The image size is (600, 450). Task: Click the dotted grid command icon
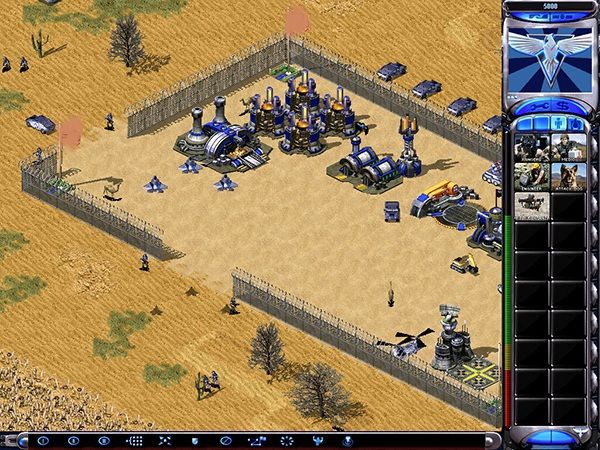point(135,440)
